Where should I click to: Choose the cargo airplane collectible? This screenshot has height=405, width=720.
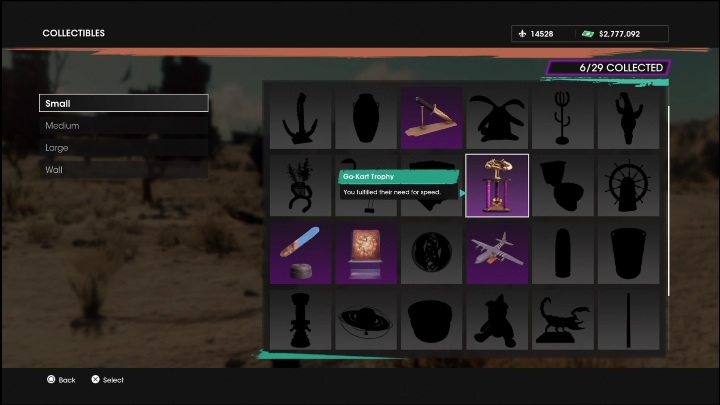pos(497,252)
